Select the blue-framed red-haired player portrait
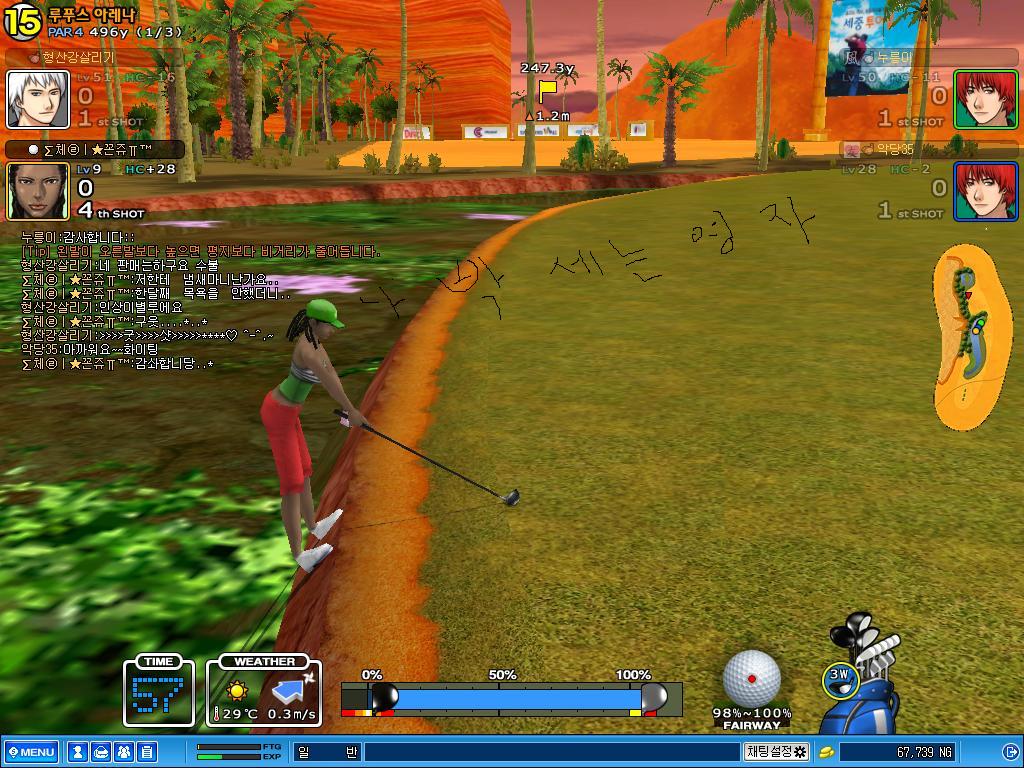The image size is (1024, 768). click(x=985, y=191)
